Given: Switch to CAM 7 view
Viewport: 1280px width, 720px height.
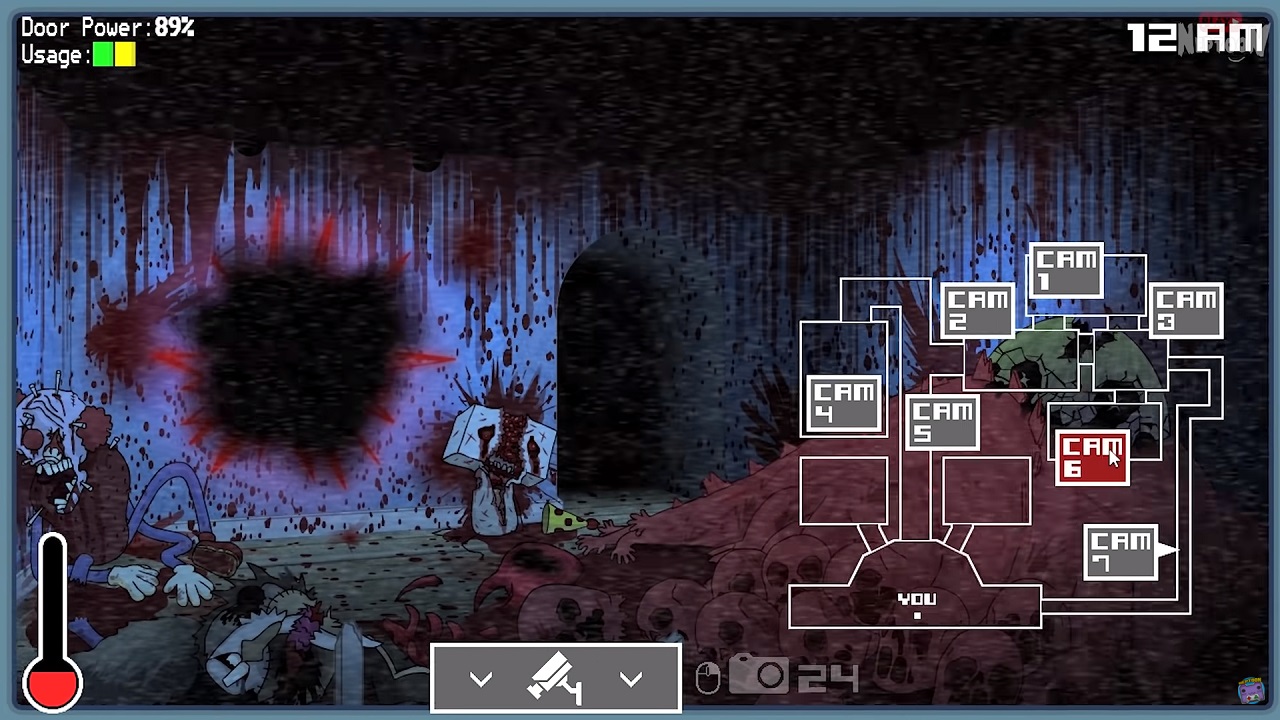Looking at the screenshot, I should click(x=1121, y=552).
